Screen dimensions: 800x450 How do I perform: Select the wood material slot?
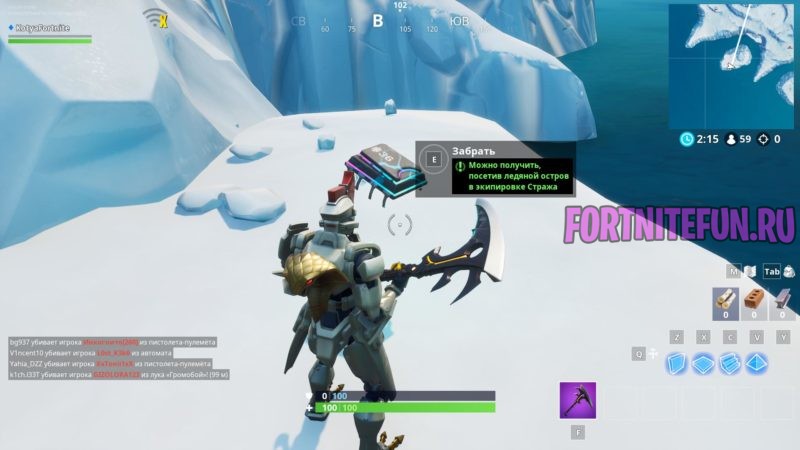(725, 304)
